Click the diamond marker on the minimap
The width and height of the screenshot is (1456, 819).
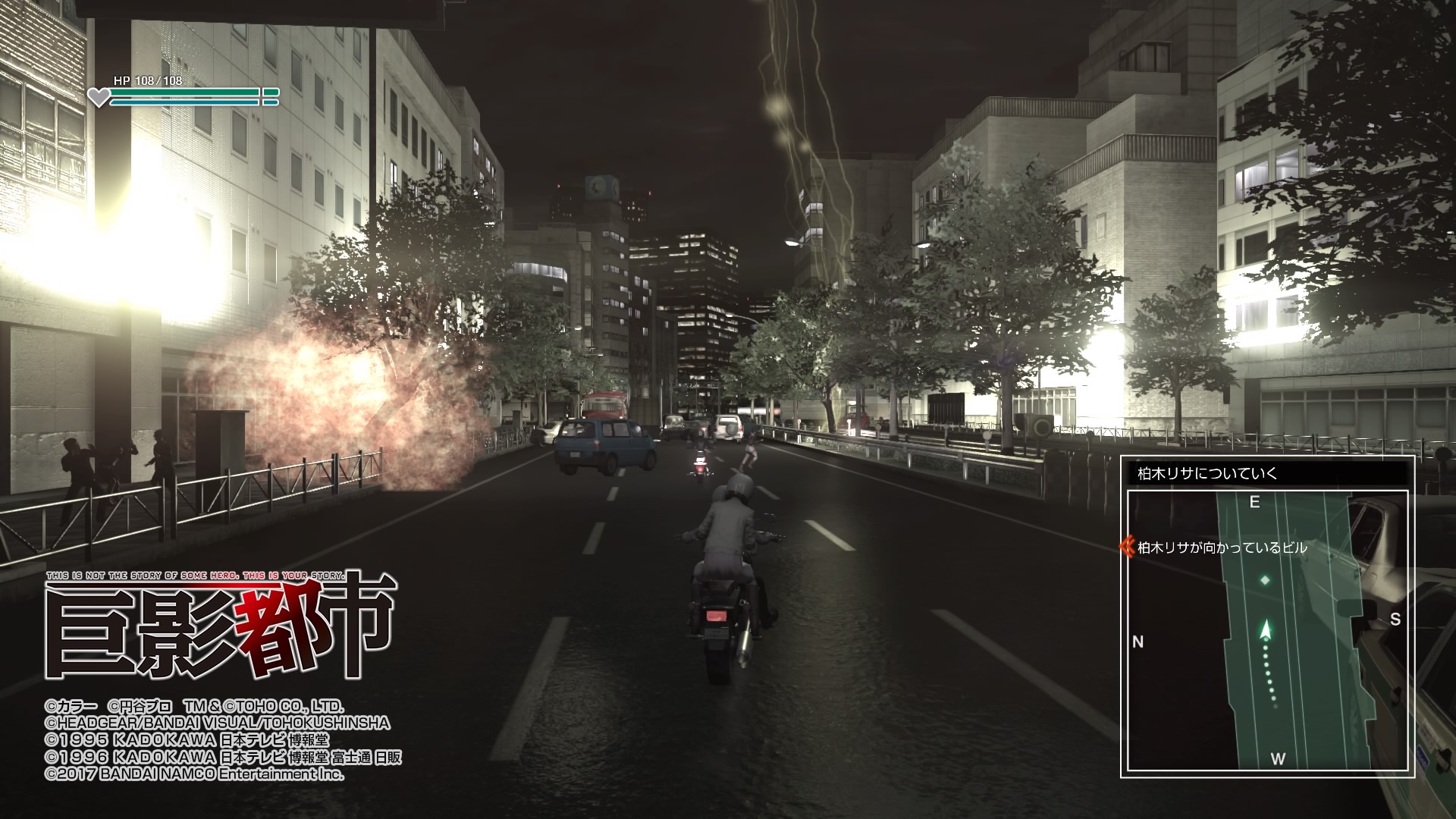[1265, 581]
